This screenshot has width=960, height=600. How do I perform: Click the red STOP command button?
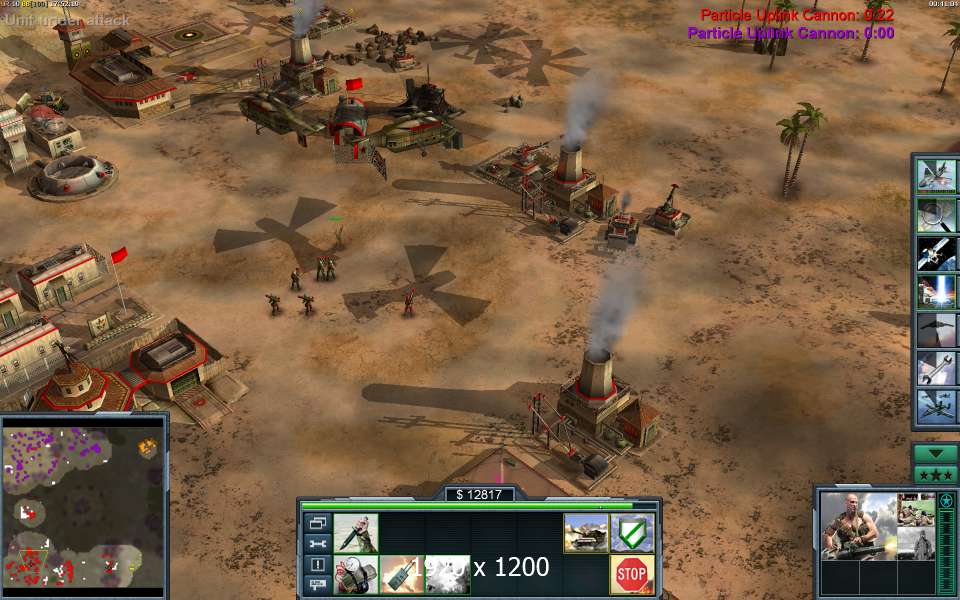(x=632, y=574)
